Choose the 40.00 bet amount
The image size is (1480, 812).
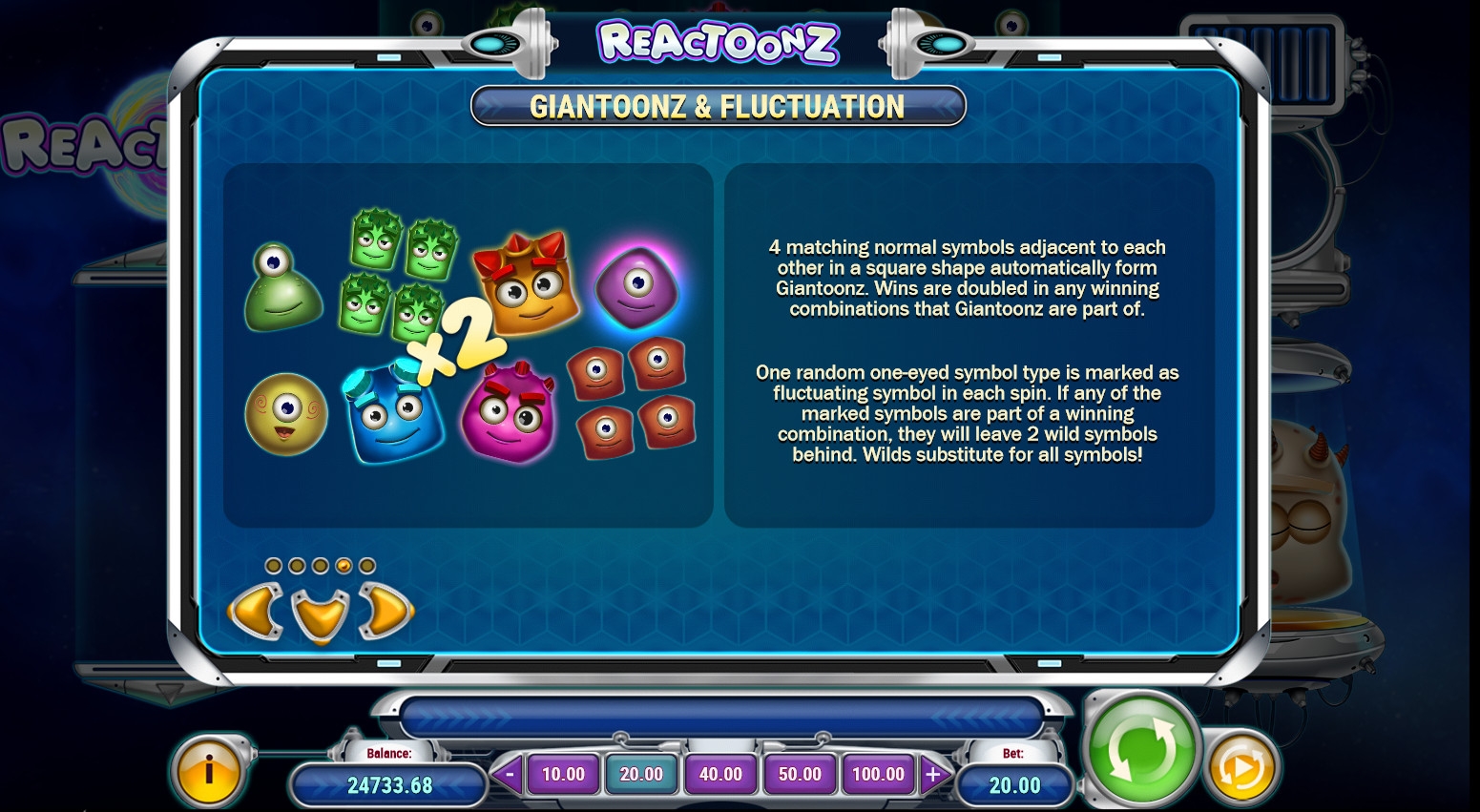pos(720,774)
